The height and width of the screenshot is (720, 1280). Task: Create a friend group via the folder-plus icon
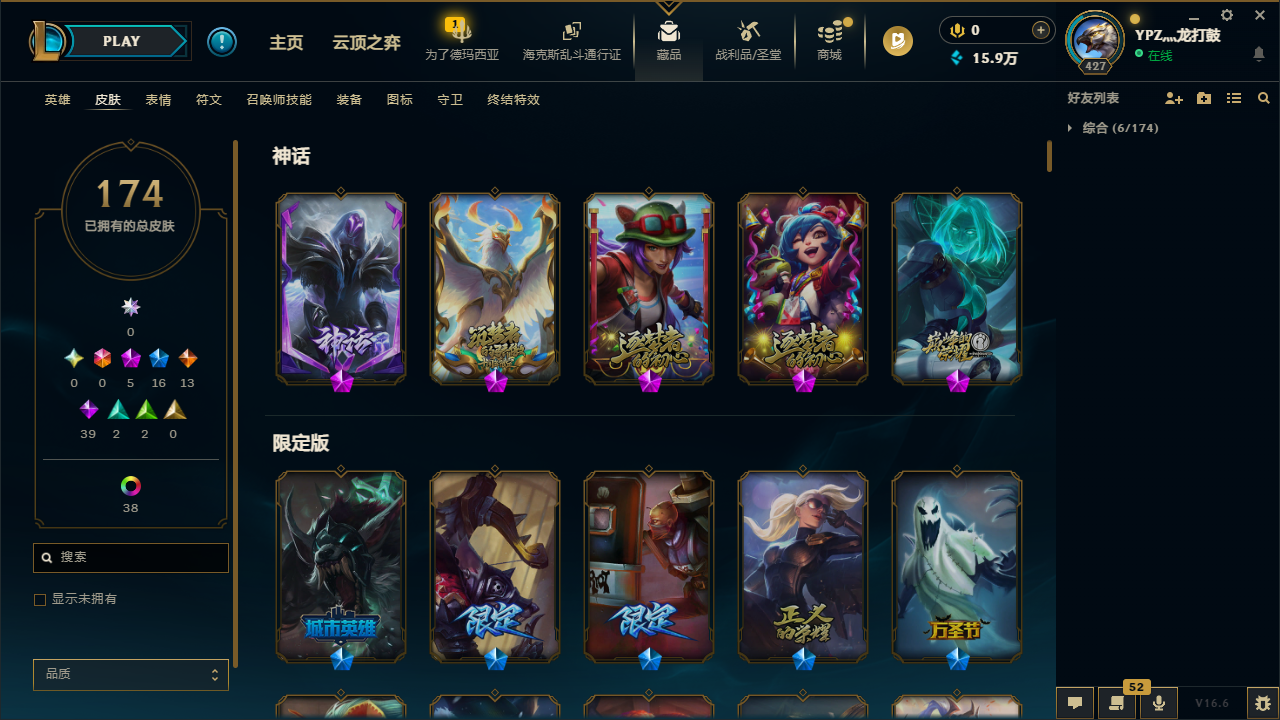coord(1204,98)
